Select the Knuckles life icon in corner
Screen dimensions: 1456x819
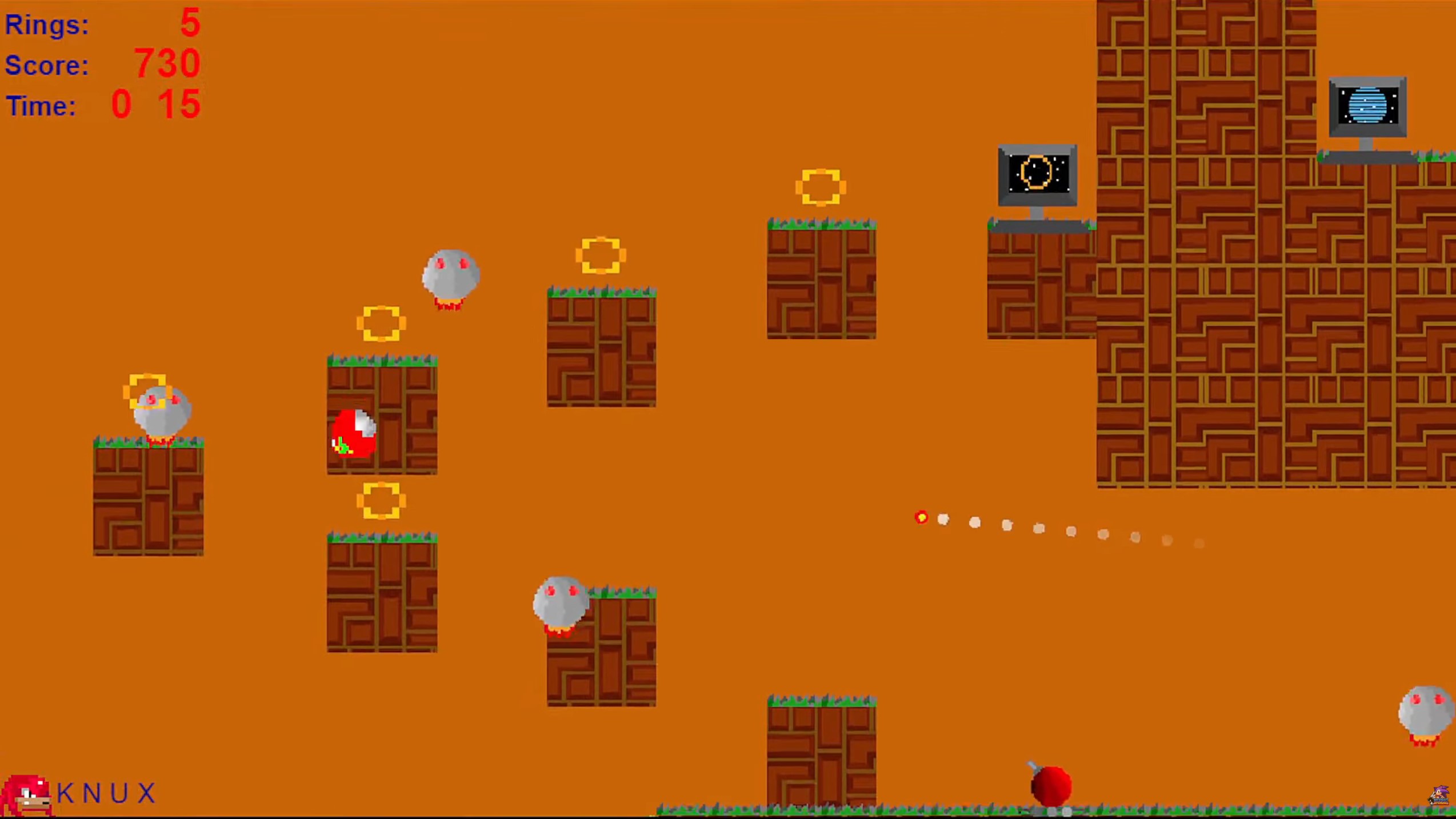pos(26,794)
